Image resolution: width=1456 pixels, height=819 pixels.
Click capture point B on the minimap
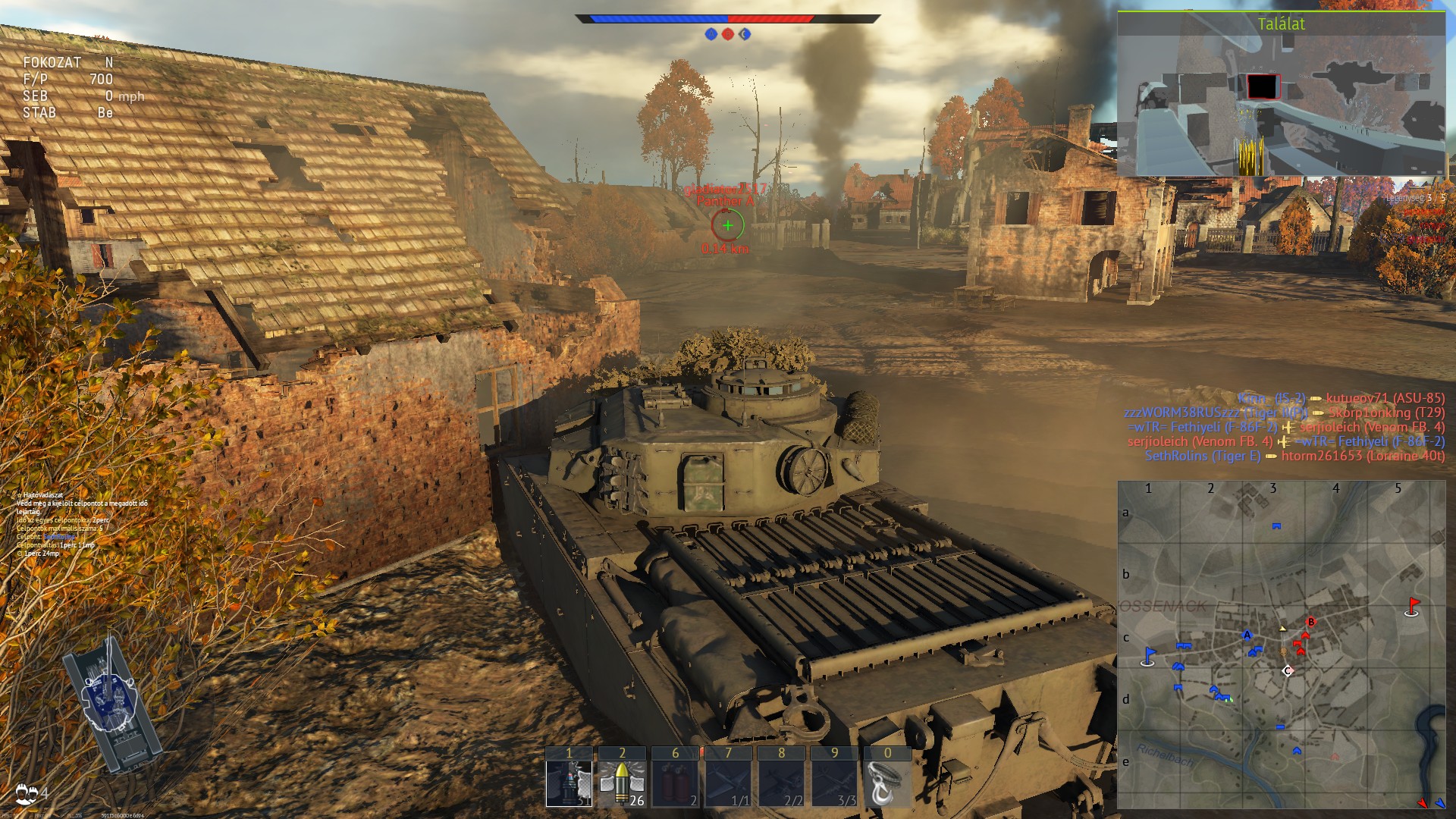pos(1310,623)
